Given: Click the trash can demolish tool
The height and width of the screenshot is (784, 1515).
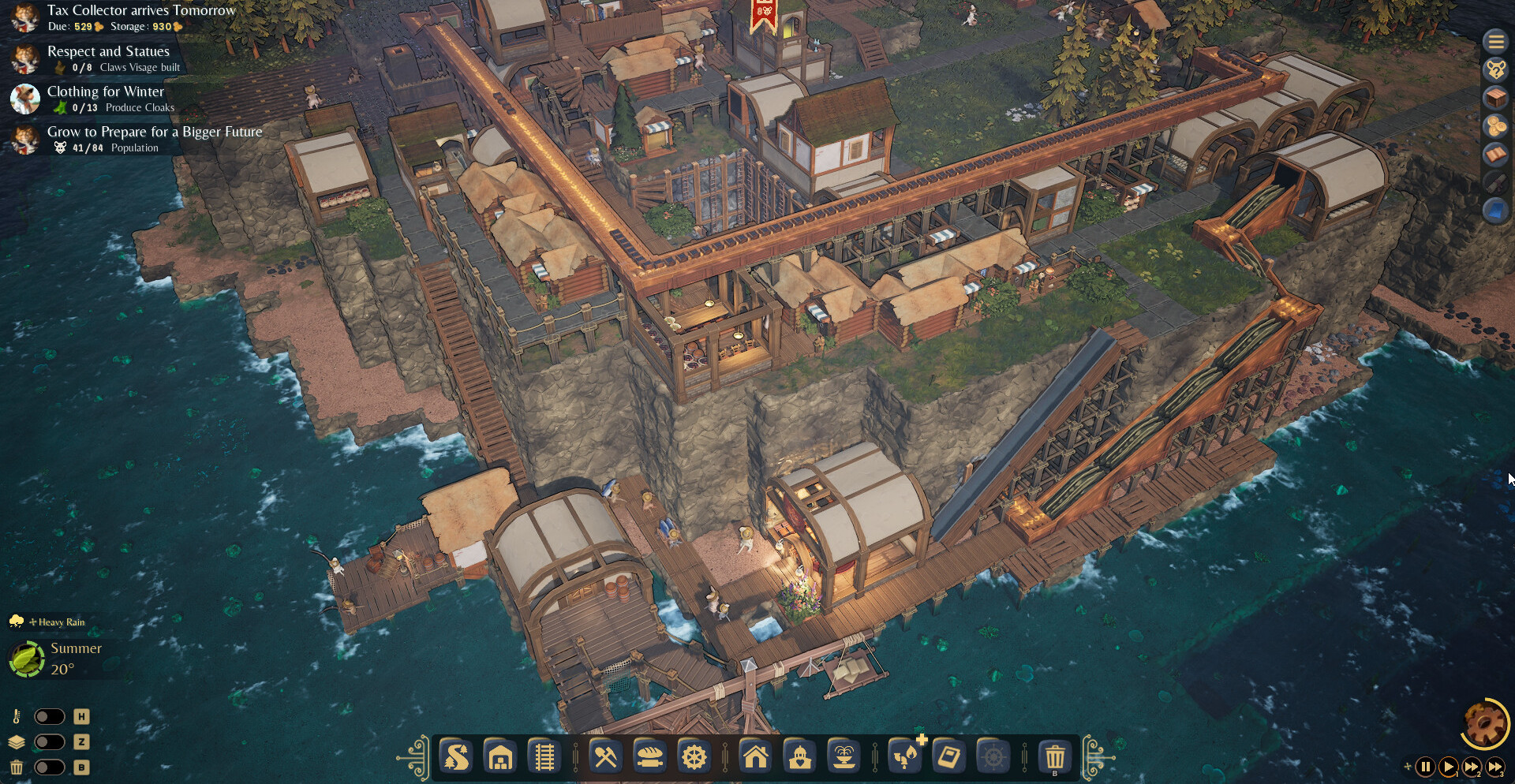Looking at the screenshot, I should [x=1054, y=758].
